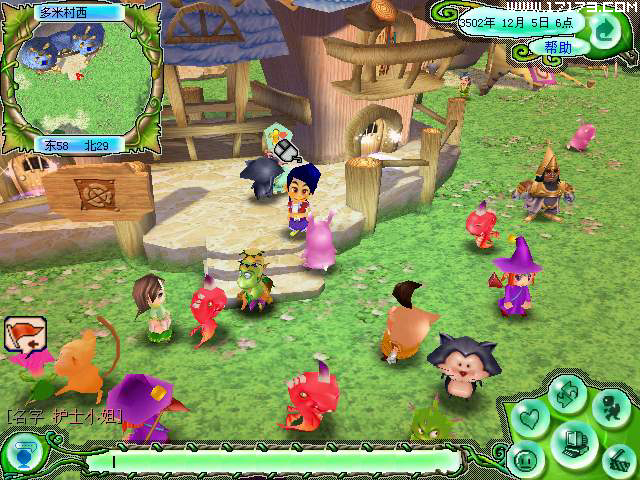Open the 帮助 help button
Viewport: 640px width, 480px height.
pos(558,47)
